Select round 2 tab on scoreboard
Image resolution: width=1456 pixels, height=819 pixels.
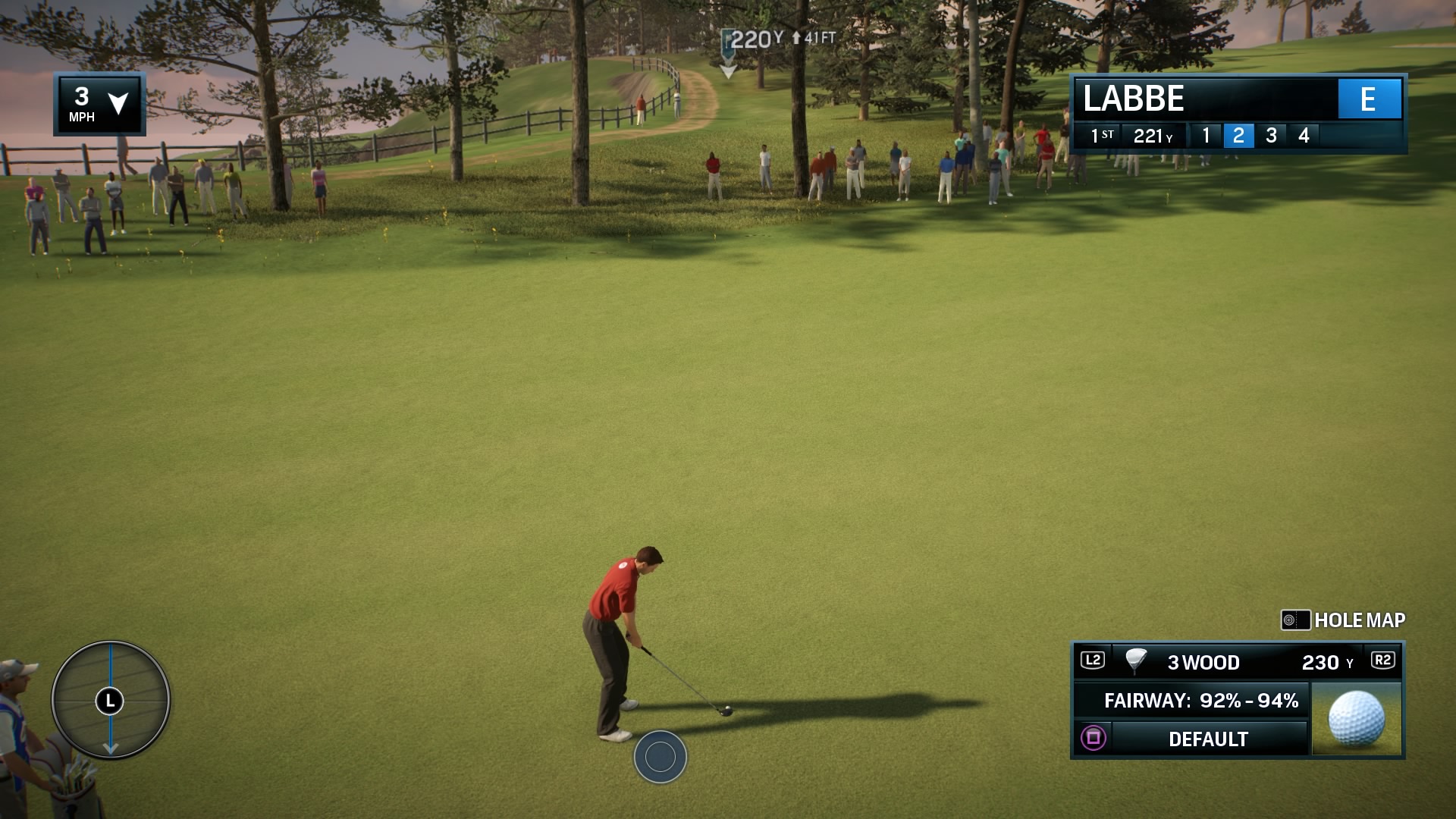1238,135
